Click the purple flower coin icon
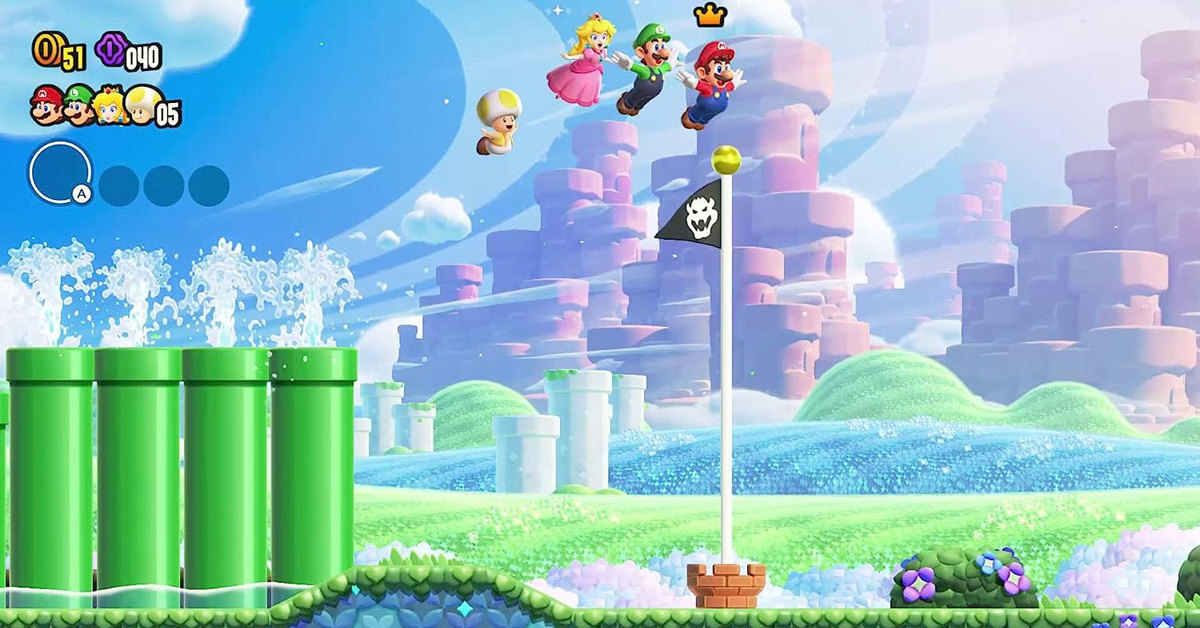1200x628 pixels. [110, 49]
